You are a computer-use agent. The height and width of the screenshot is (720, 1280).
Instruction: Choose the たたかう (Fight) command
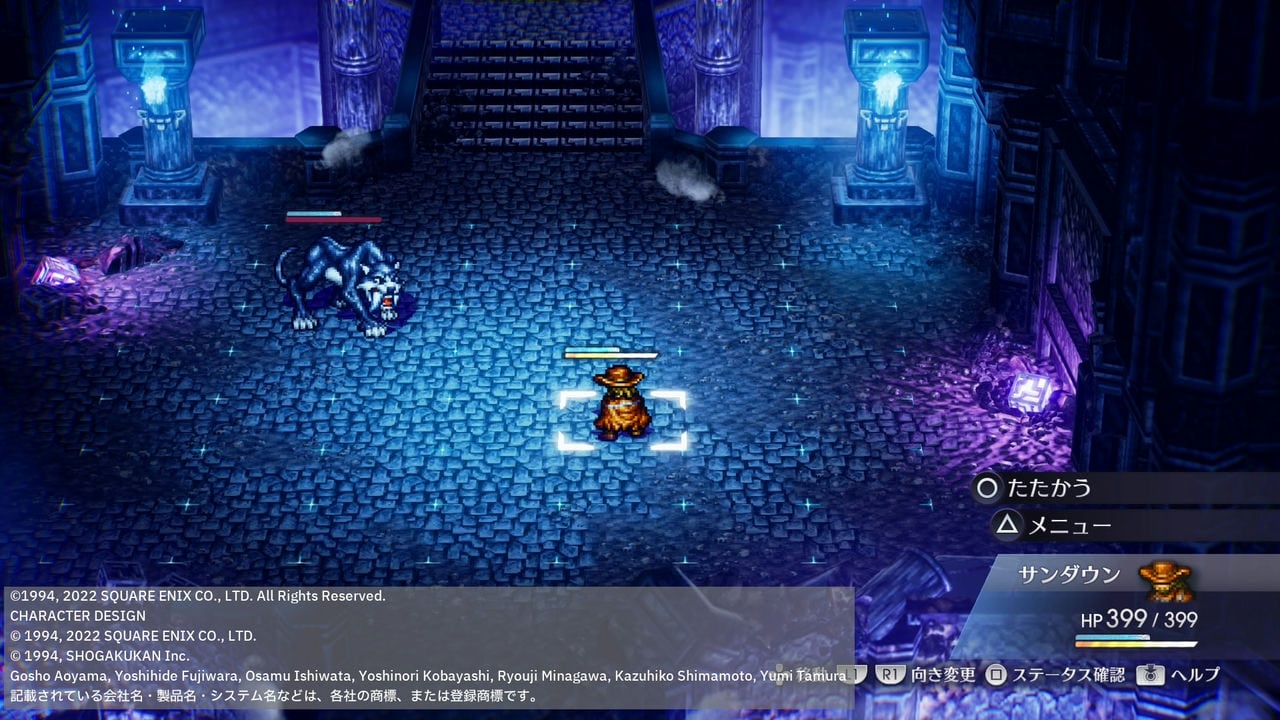[x=1047, y=488]
